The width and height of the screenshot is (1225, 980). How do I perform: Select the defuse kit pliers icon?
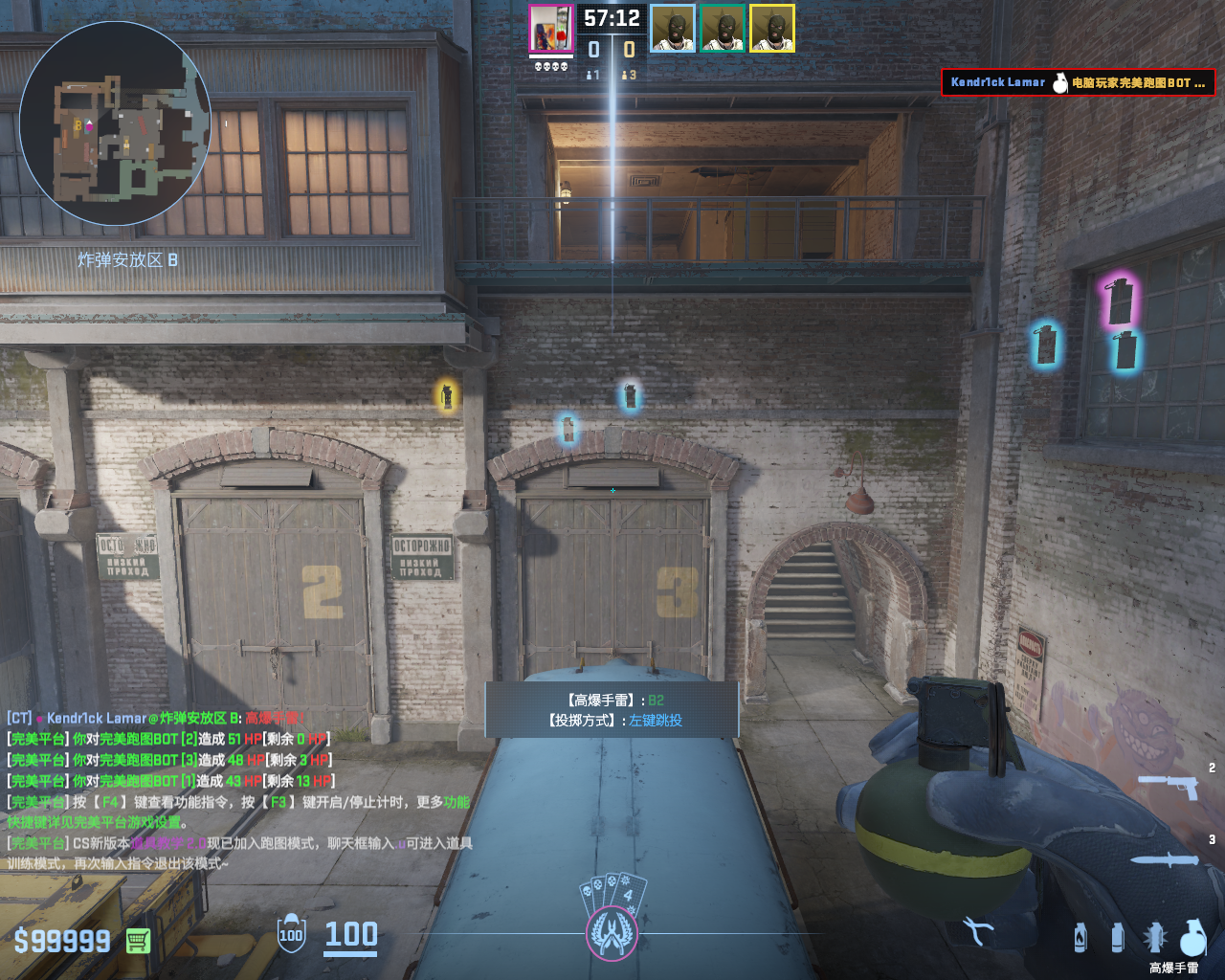[977, 931]
